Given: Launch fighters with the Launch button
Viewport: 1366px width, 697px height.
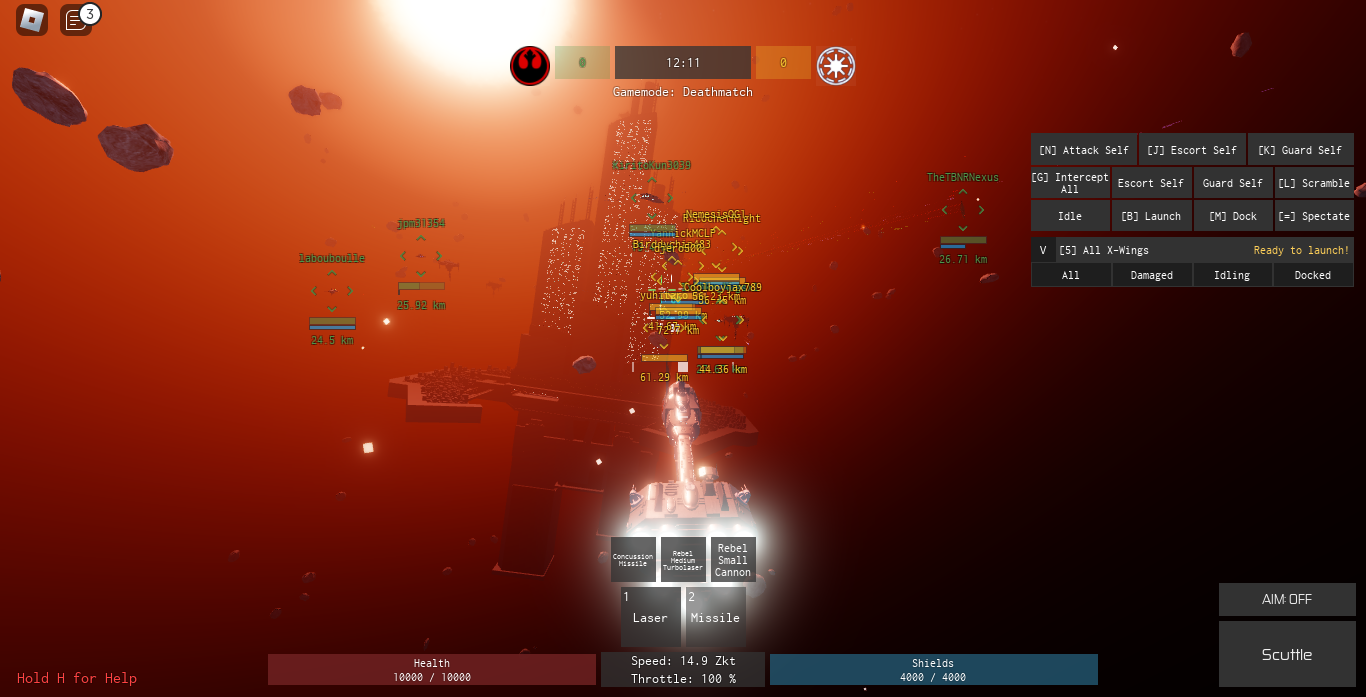Looking at the screenshot, I should (1151, 216).
